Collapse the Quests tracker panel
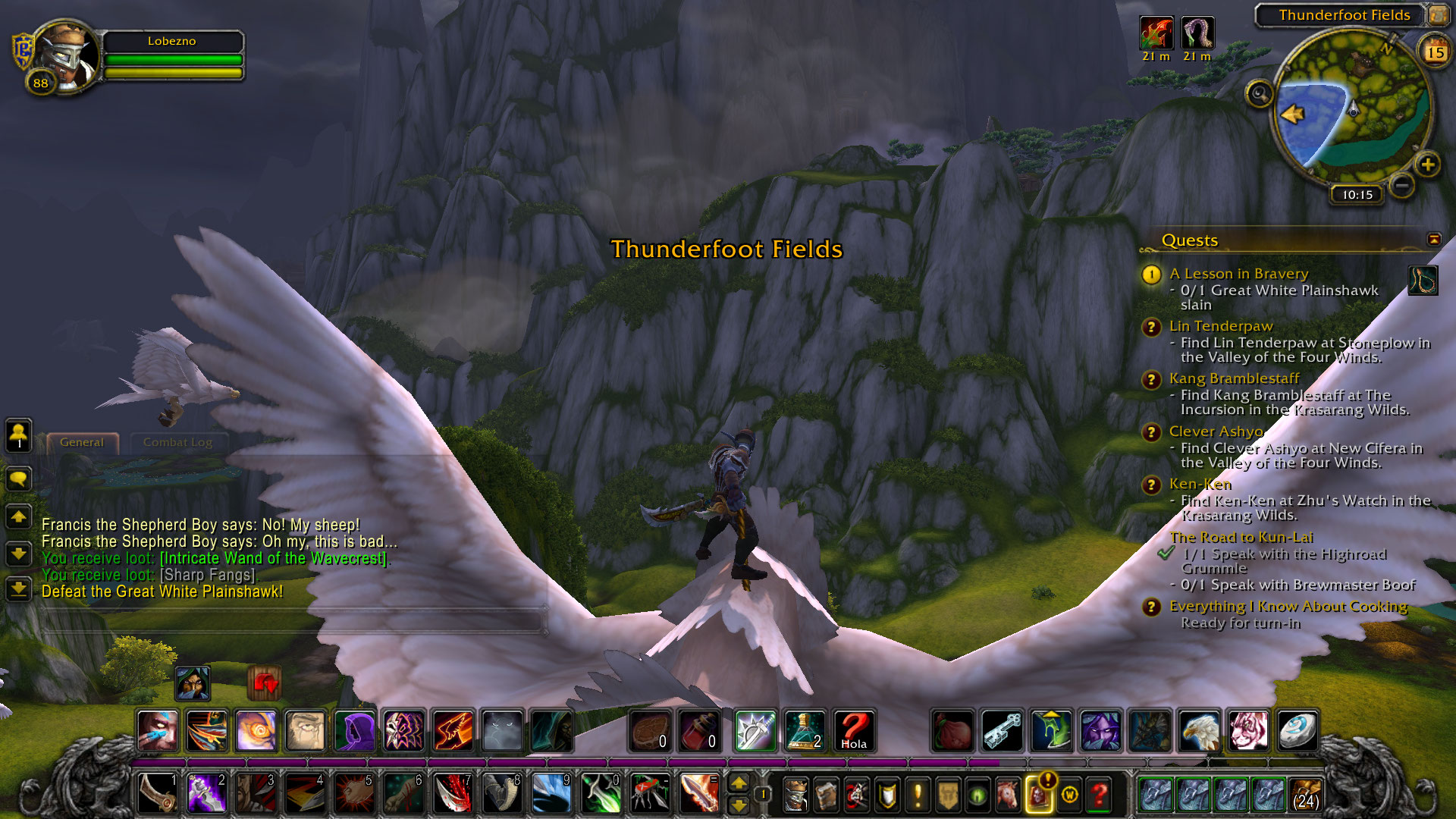The height and width of the screenshot is (819, 1456). pyautogui.click(x=1433, y=240)
